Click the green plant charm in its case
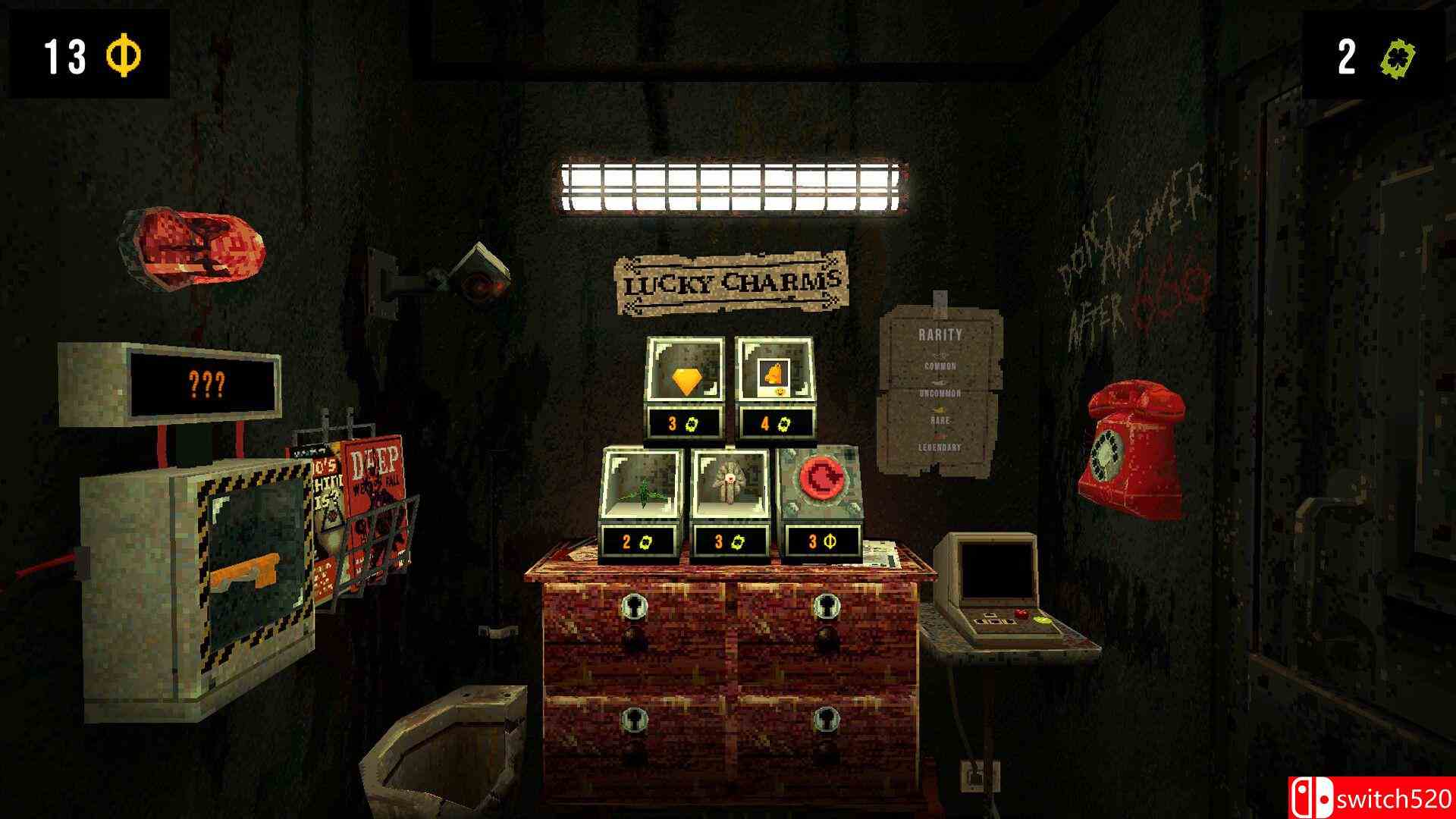This screenshot has width=1456, height=819. click(643, 491)
